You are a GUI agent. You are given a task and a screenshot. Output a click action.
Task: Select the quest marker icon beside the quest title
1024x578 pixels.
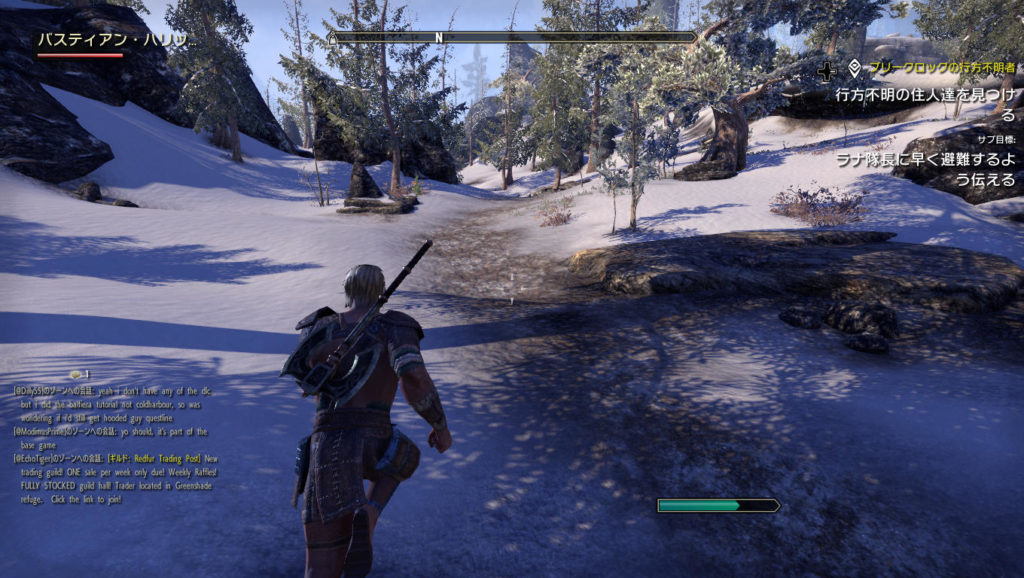tap(855, 69)
